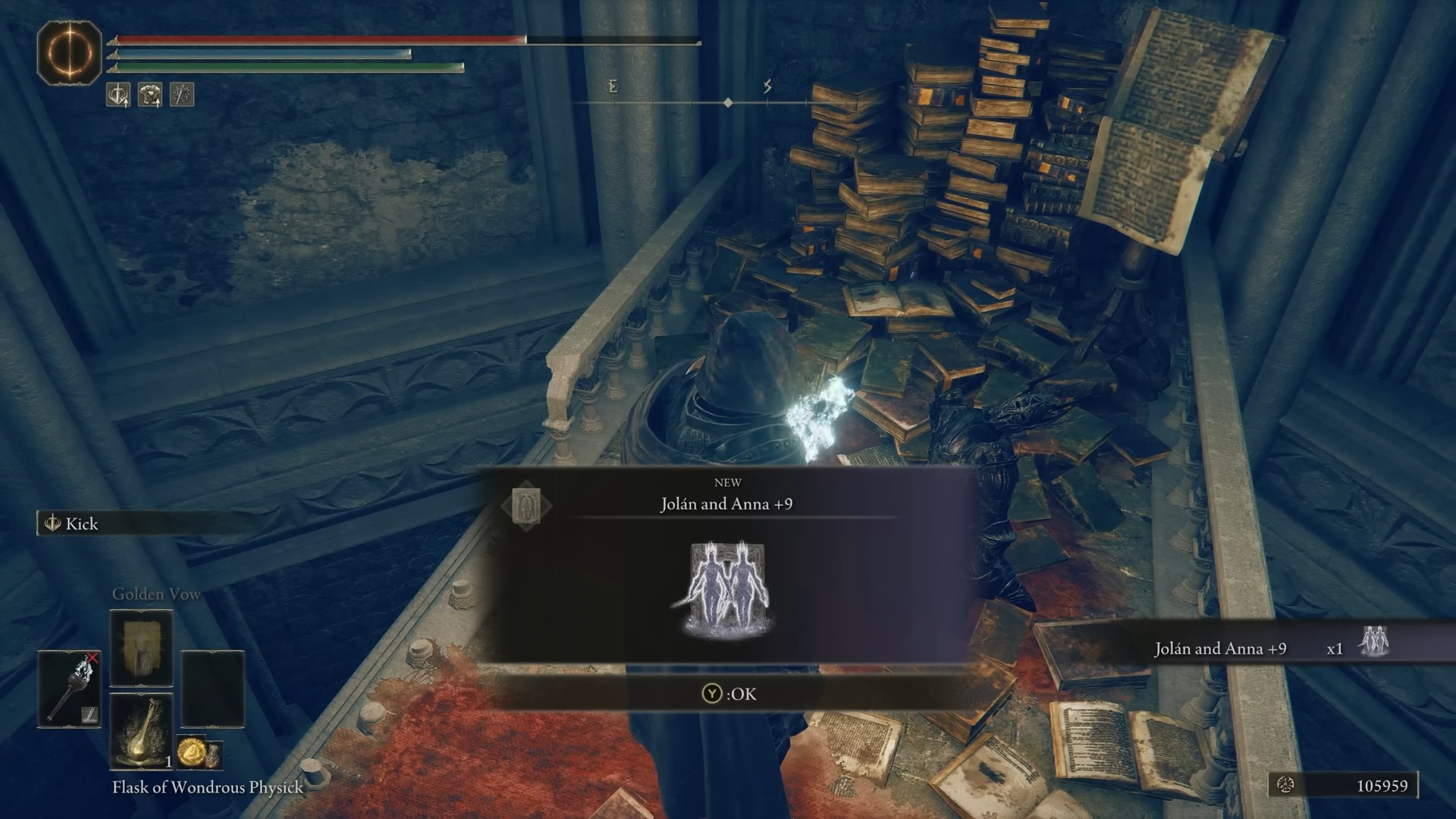Click the armor defense buff status icon

[150, 95]
